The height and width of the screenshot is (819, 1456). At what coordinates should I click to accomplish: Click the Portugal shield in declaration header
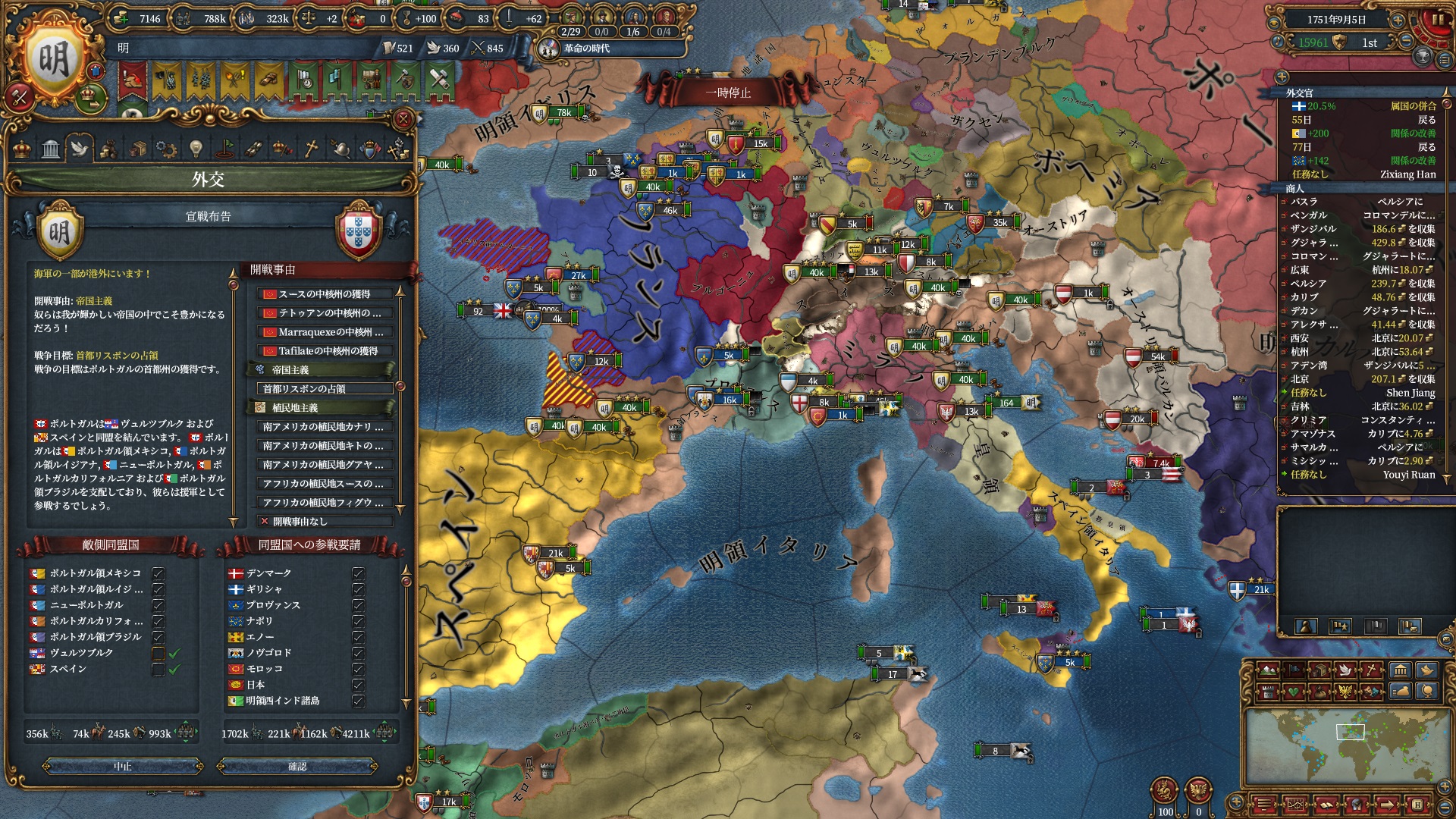click(x=358, y=231)
